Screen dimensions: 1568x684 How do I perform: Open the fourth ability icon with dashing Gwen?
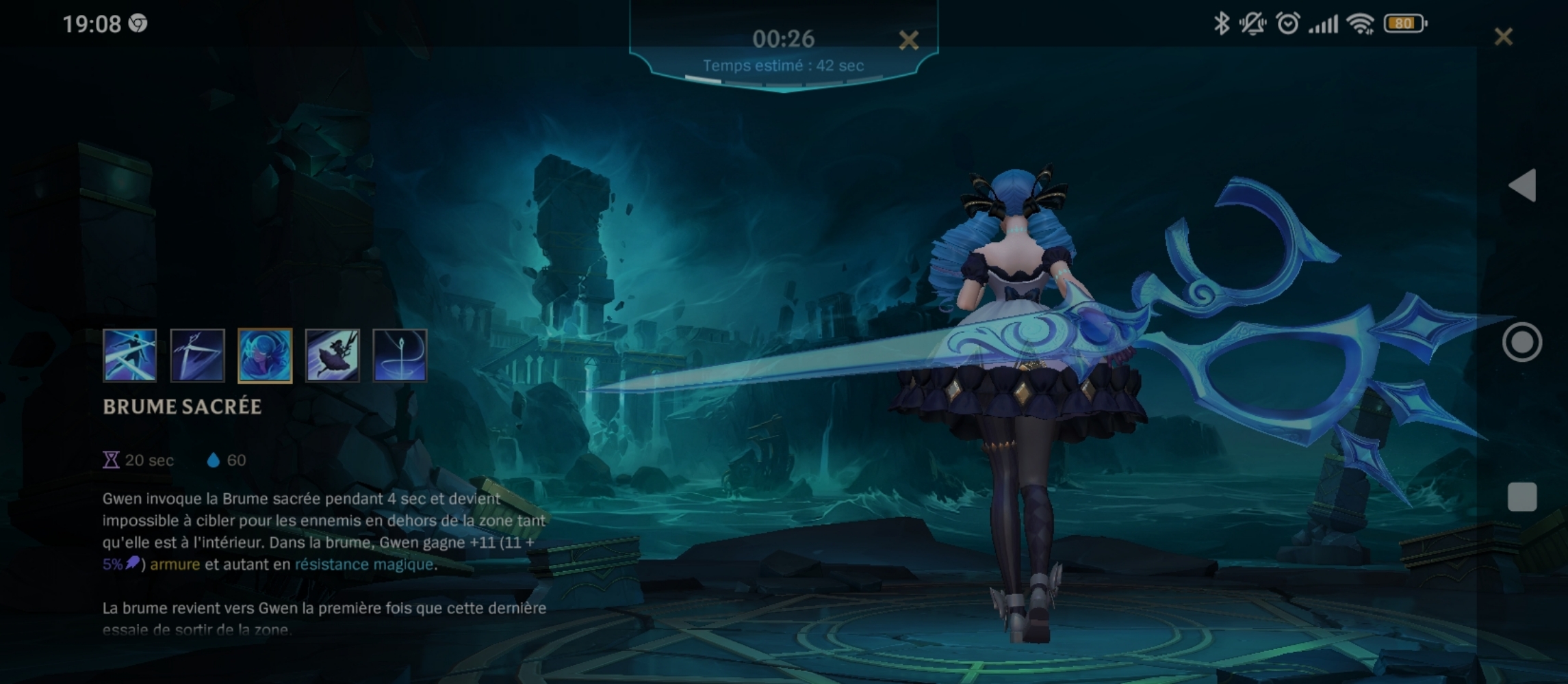[332, 355]
